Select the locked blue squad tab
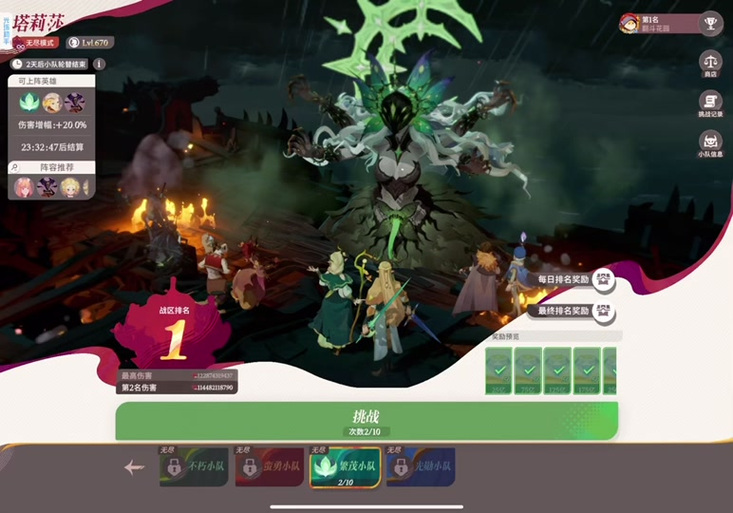 (x=420, y=467)
